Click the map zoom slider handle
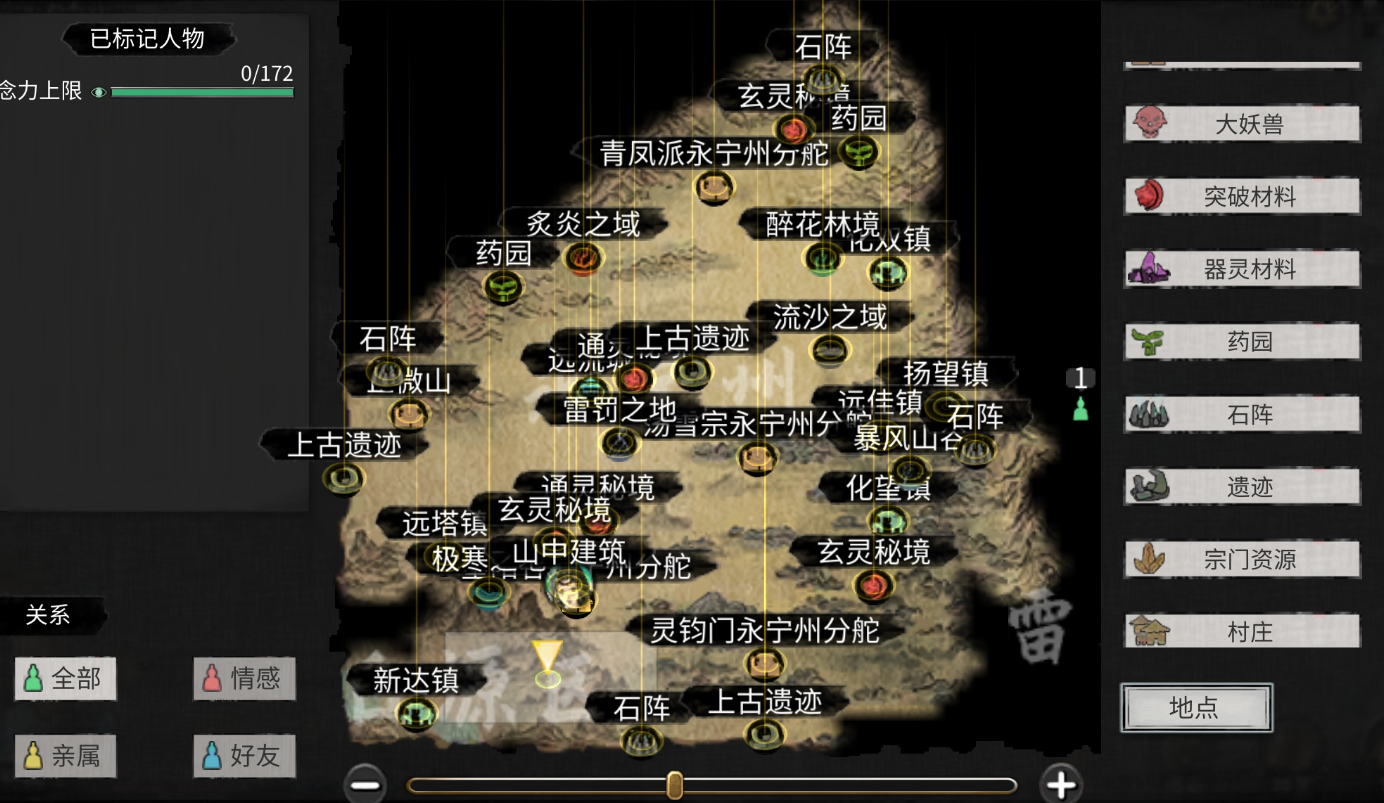 674,785
